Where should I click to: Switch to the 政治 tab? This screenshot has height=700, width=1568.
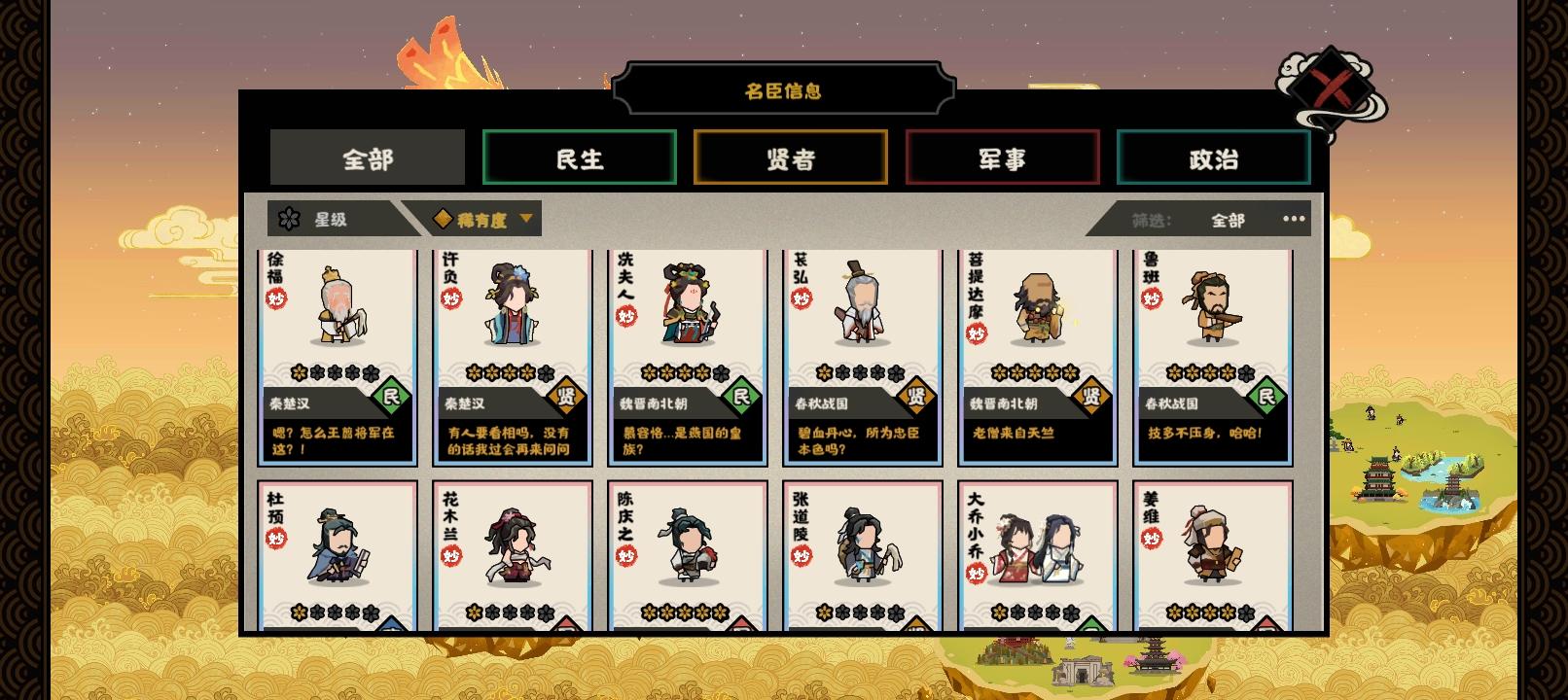click(x=1214, y=157)
